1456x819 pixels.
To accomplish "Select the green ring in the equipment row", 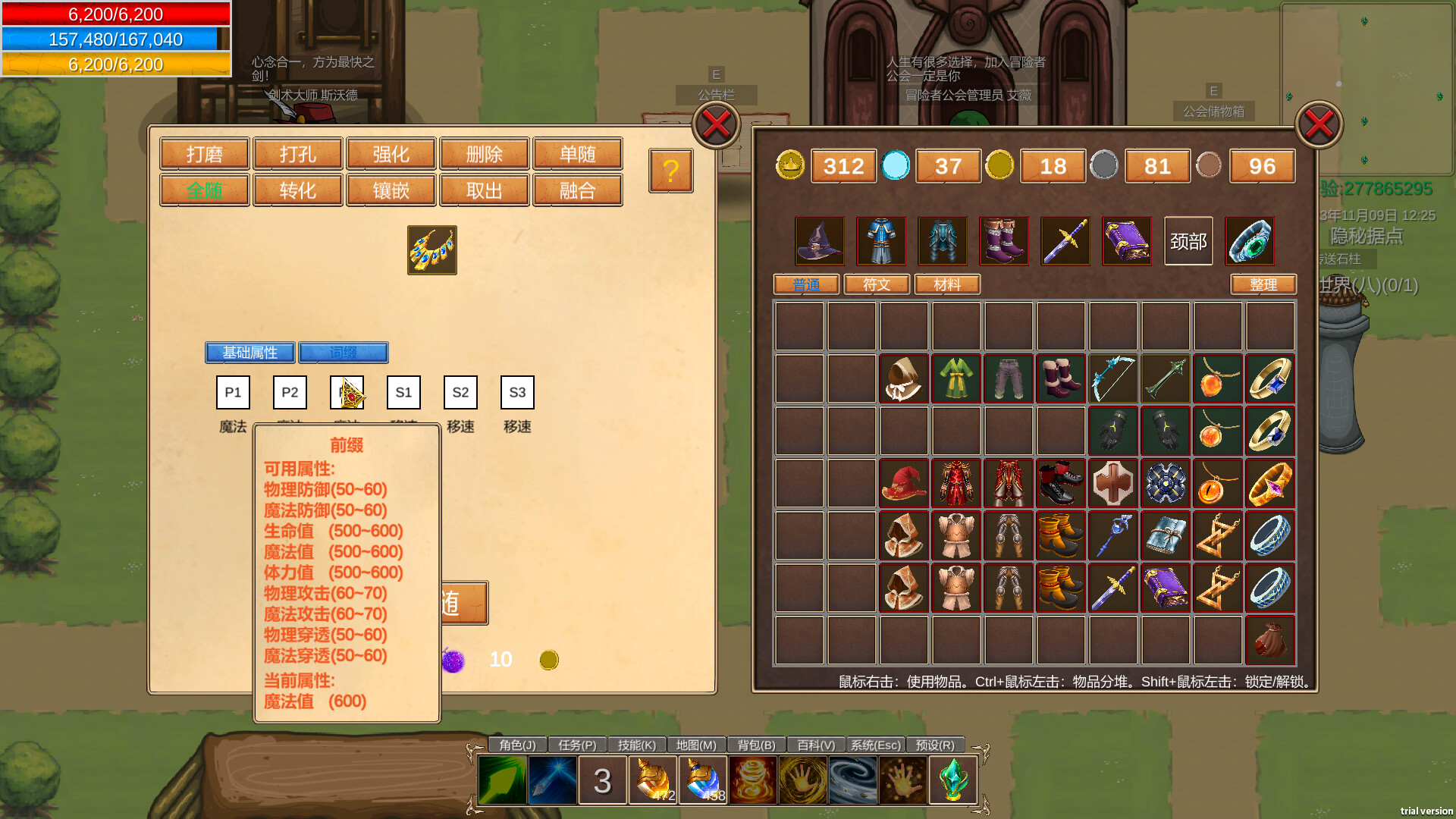I will point(1250,241).
